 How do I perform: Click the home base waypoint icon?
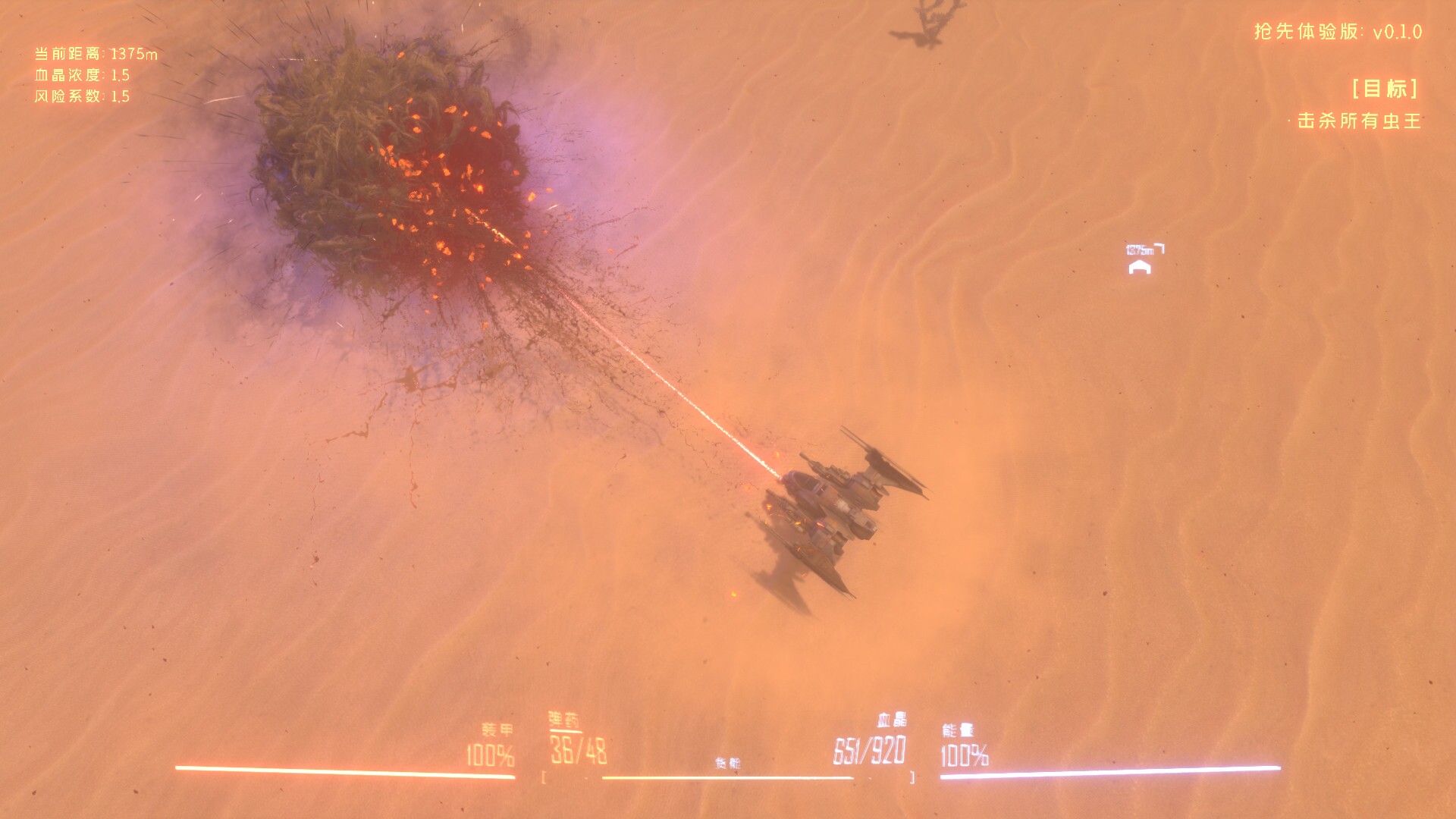(1139, 267)
